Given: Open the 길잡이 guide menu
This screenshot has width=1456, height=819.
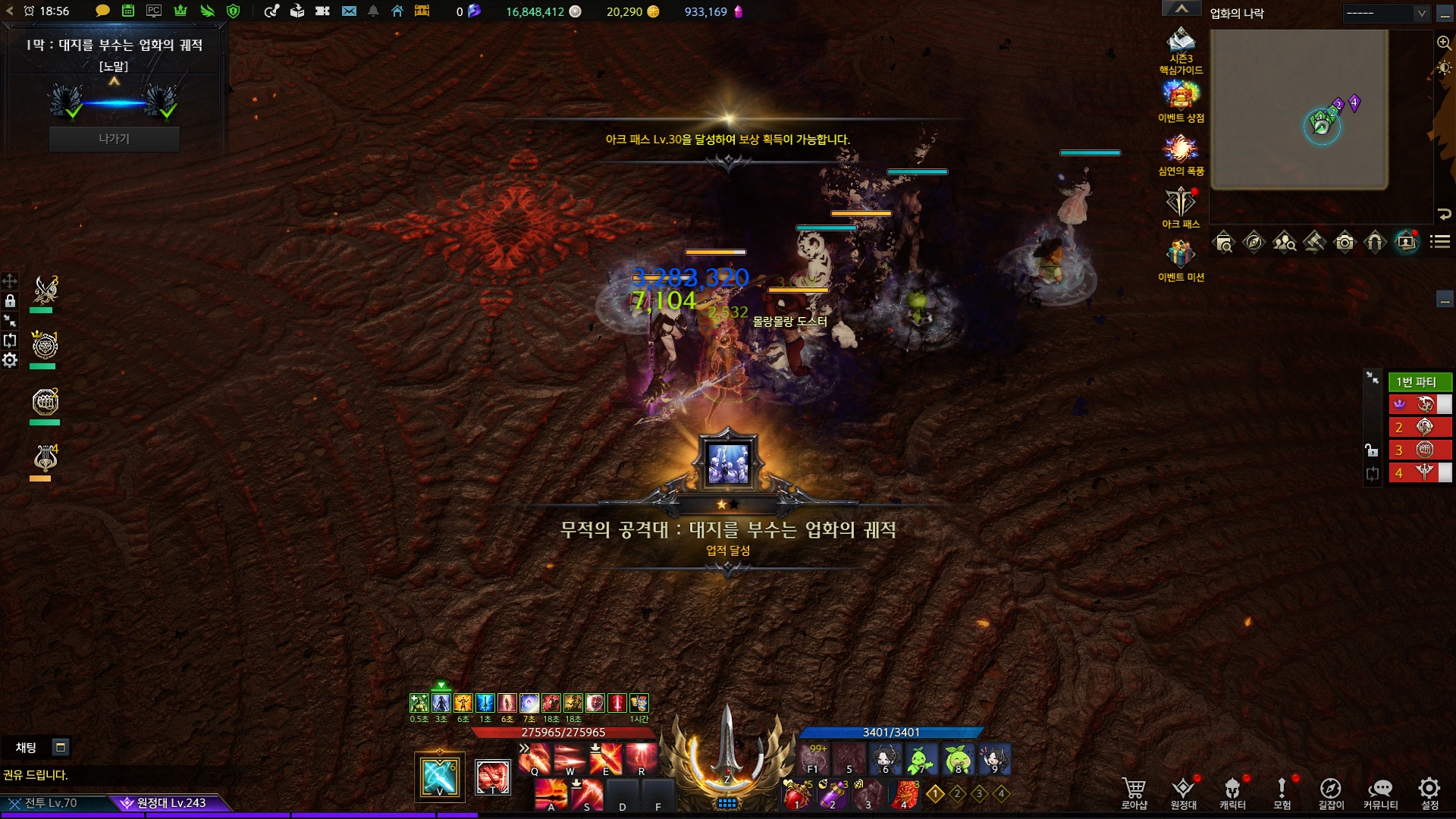Looking at the screenshot, I should [x=1330, y=791].
